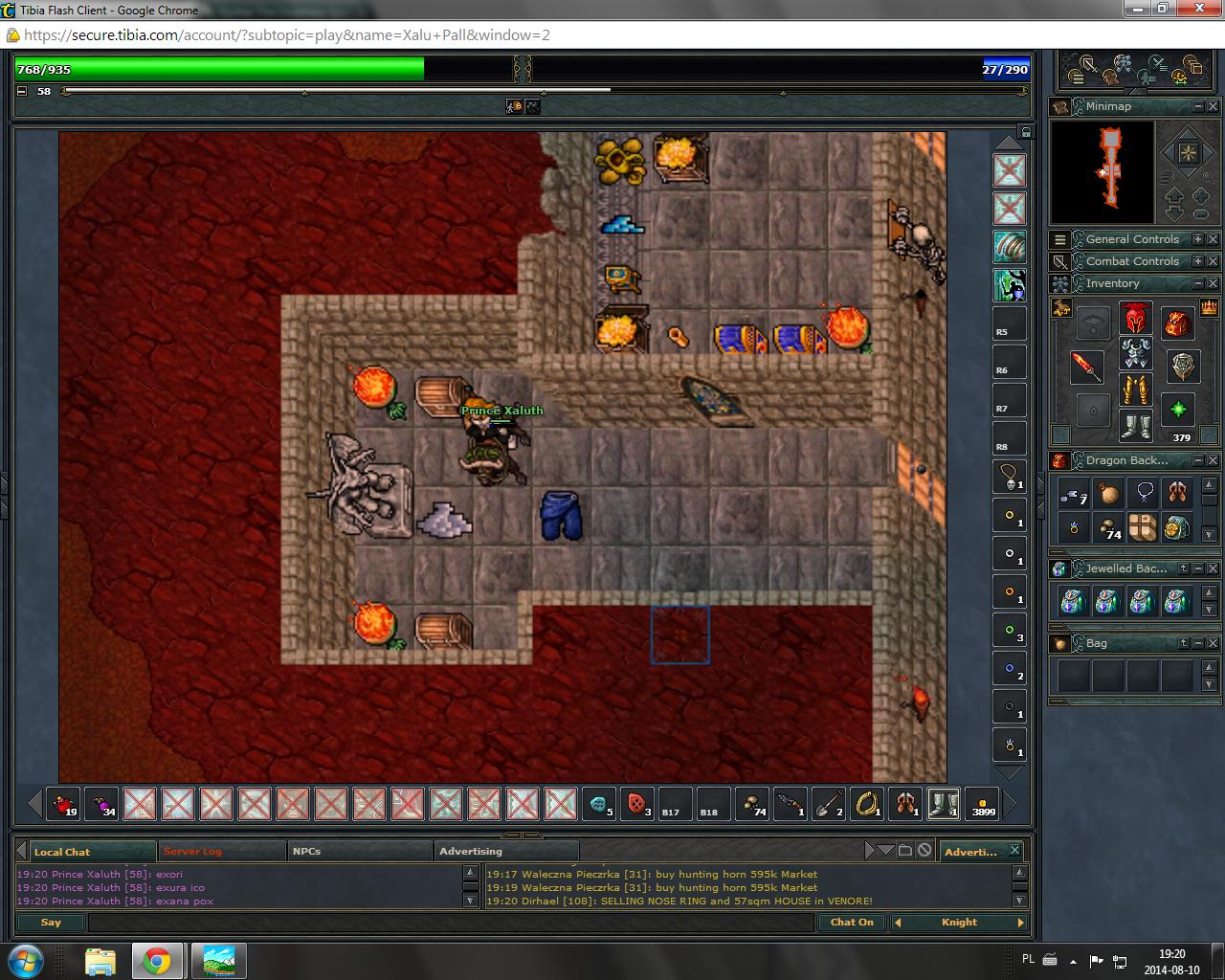The width and height of the screenshot is (1225, 980).
Task: Select the golden legs equipment slot
Action: [1135, 390]
